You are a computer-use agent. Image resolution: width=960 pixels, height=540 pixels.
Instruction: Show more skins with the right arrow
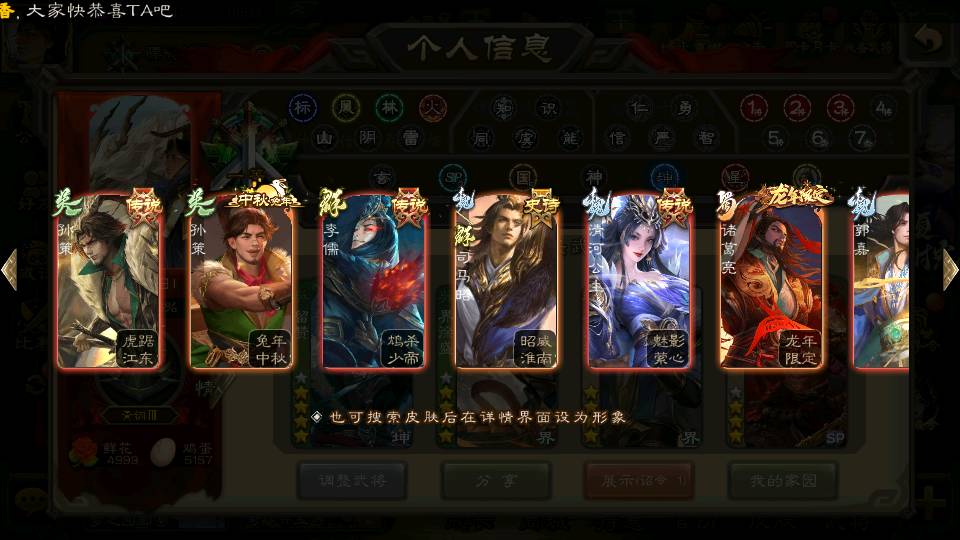point(949,270)
